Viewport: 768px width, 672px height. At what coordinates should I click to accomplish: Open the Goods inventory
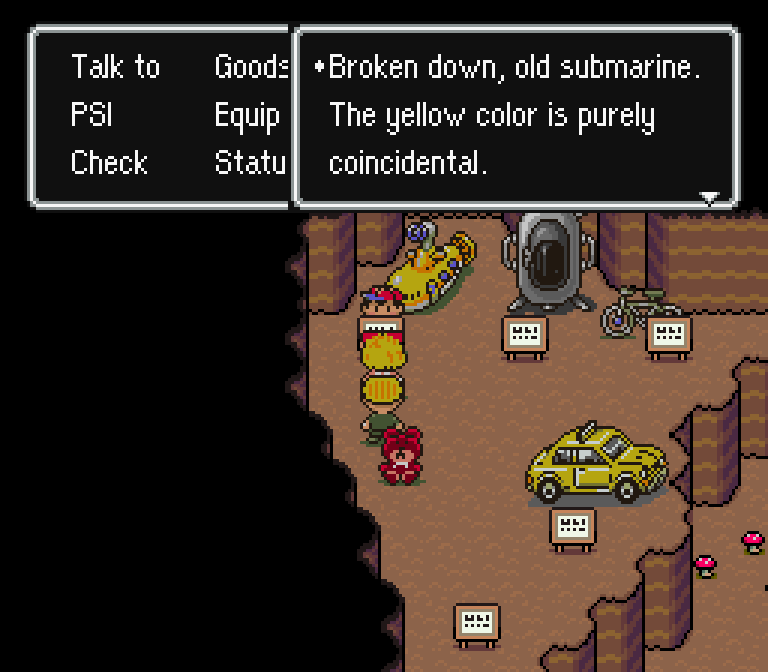[251, 68]
